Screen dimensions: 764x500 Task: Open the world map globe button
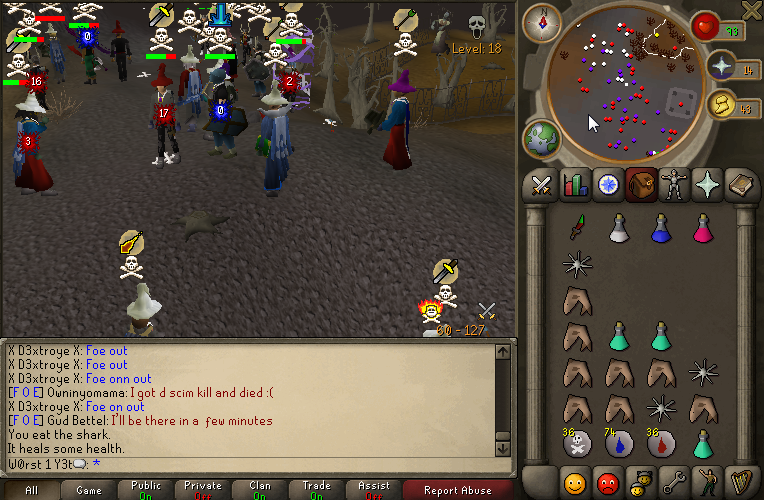[543, 138]
